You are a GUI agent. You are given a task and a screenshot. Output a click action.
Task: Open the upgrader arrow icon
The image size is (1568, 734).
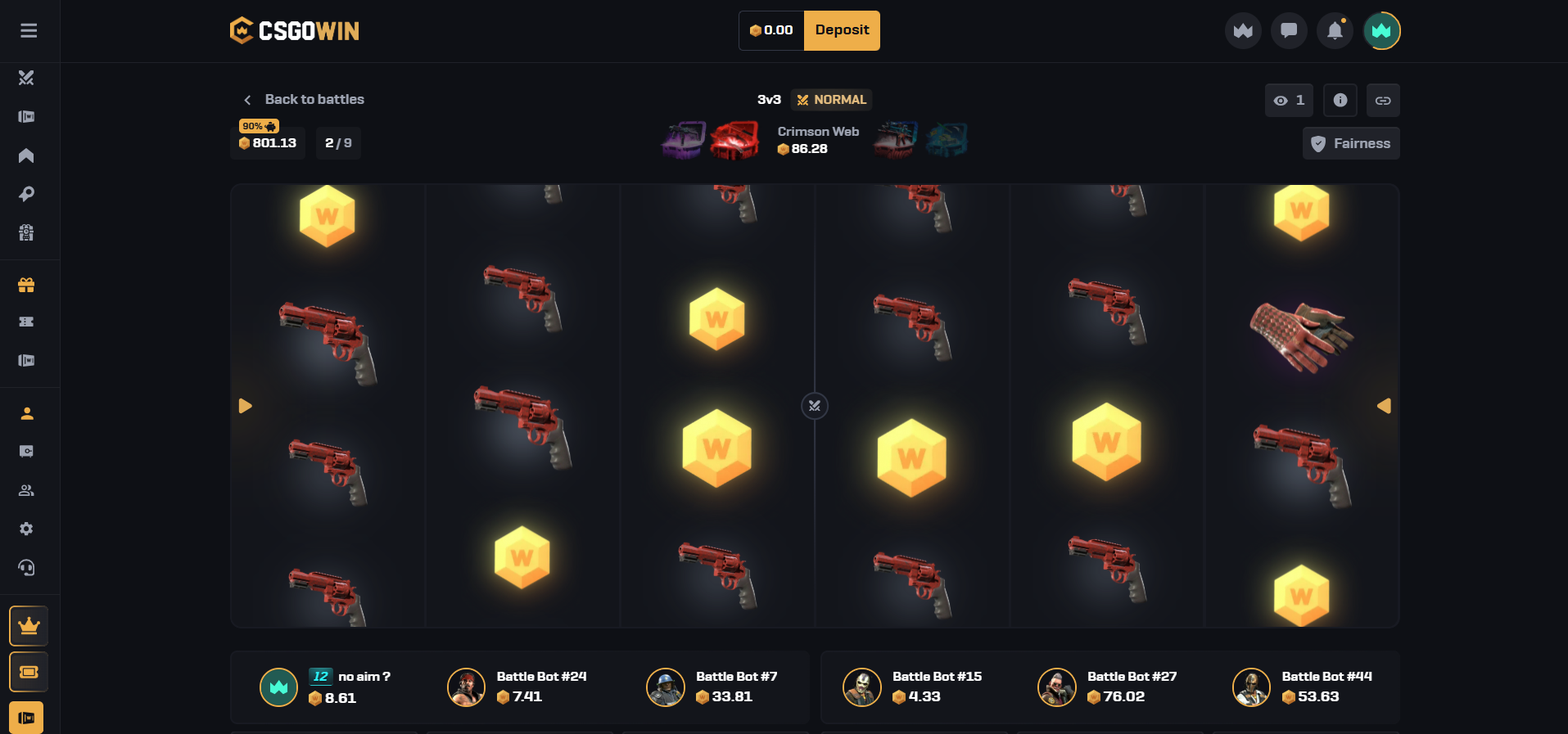[26, 155]
